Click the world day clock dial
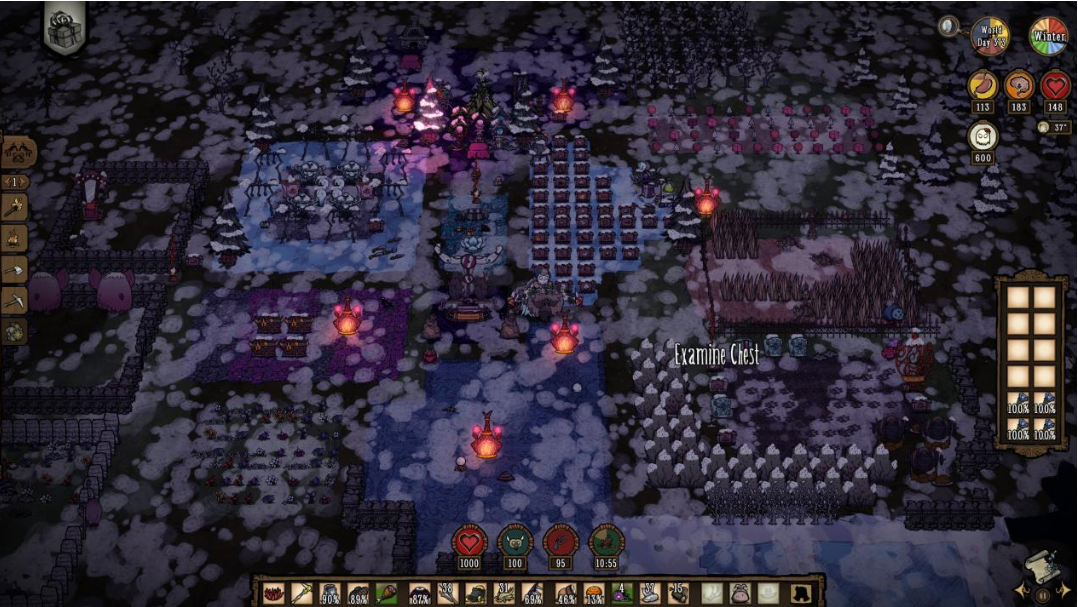This screenshot has height=607, width=1078. click(x=990, y=36)
